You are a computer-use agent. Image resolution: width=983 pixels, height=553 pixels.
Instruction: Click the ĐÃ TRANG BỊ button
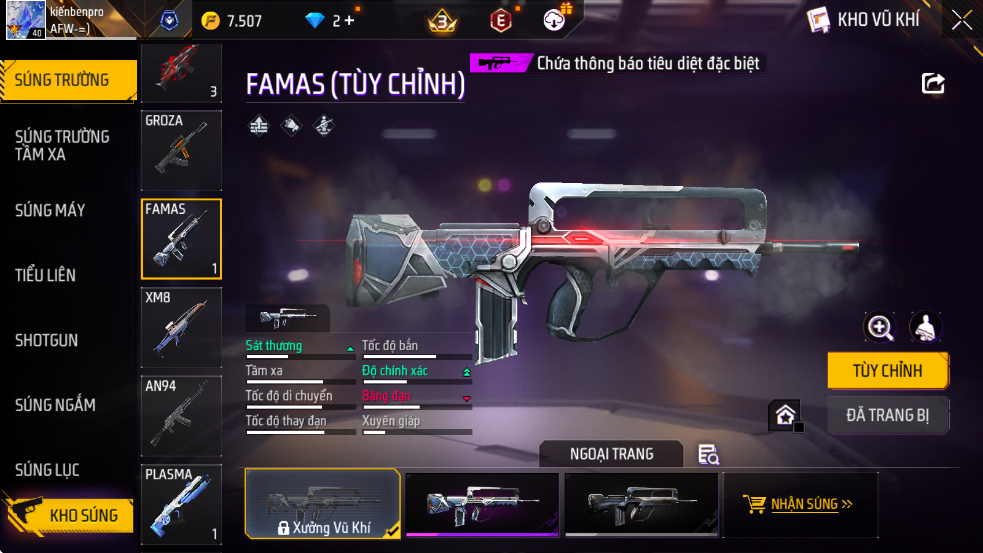tap(887, 415)
